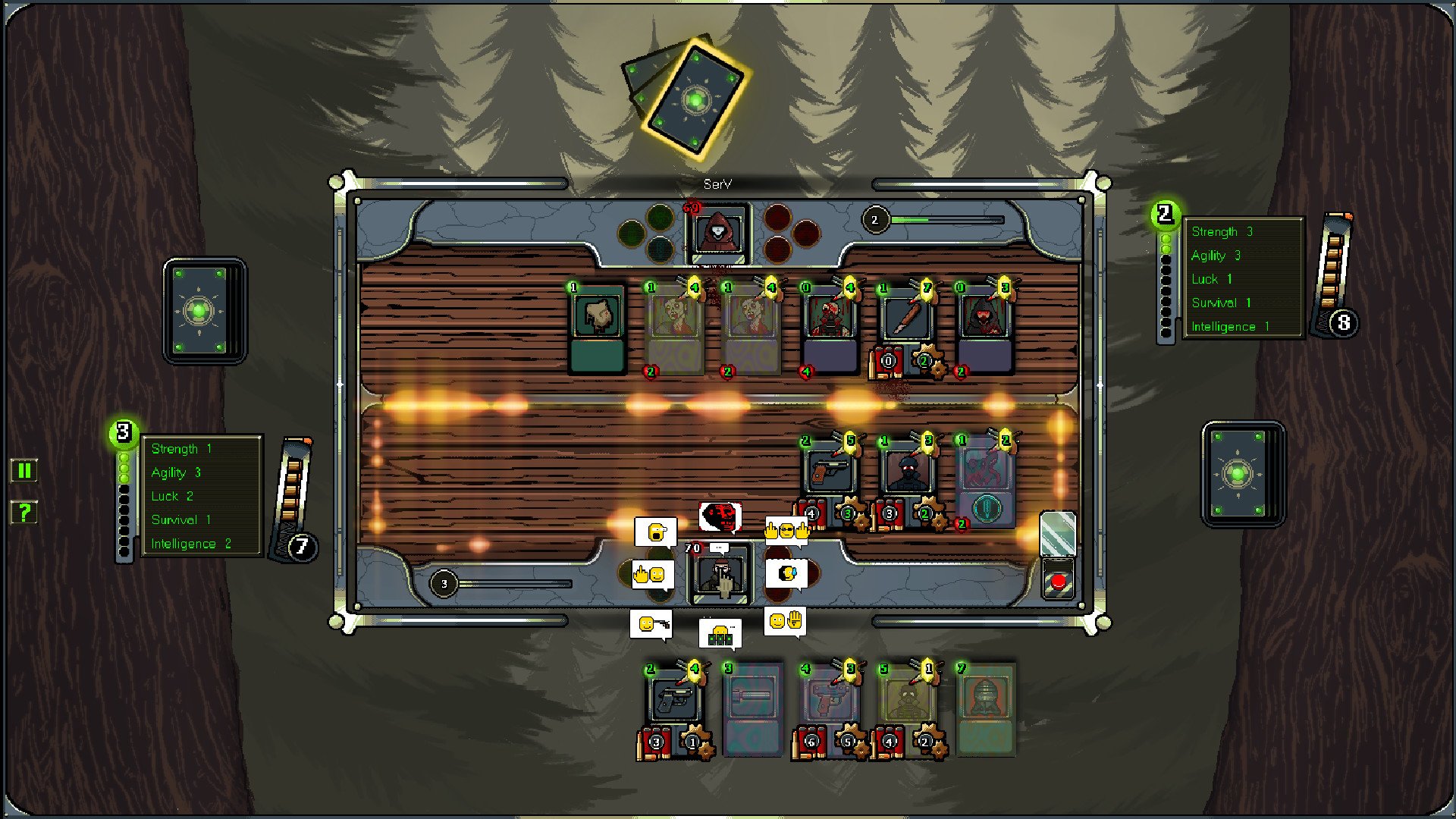End turn with the red button
Image resolution: width=1456 pixels, height=819 pixels.
point(1058,582)
